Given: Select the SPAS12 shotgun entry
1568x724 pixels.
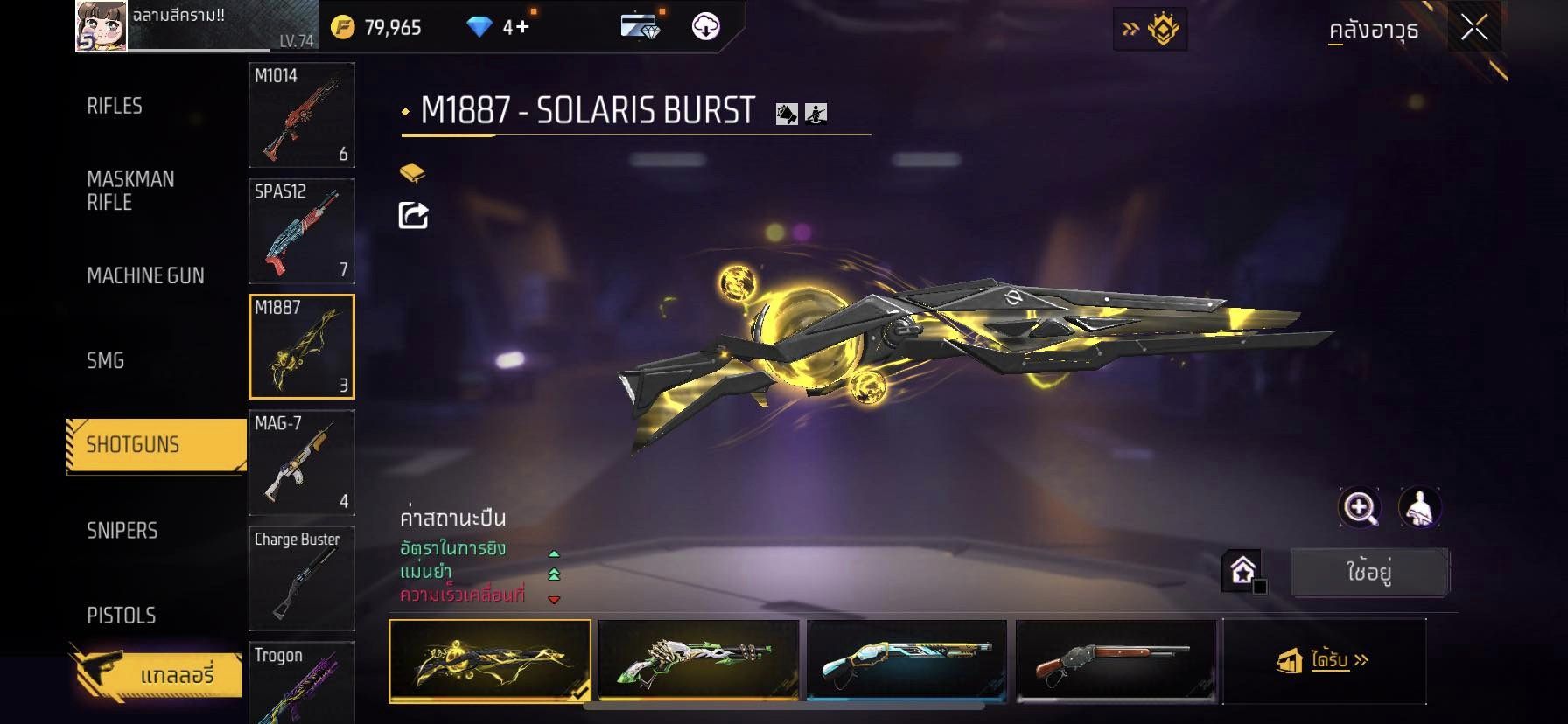Looking at the screenshot, I should click(302, 230).
